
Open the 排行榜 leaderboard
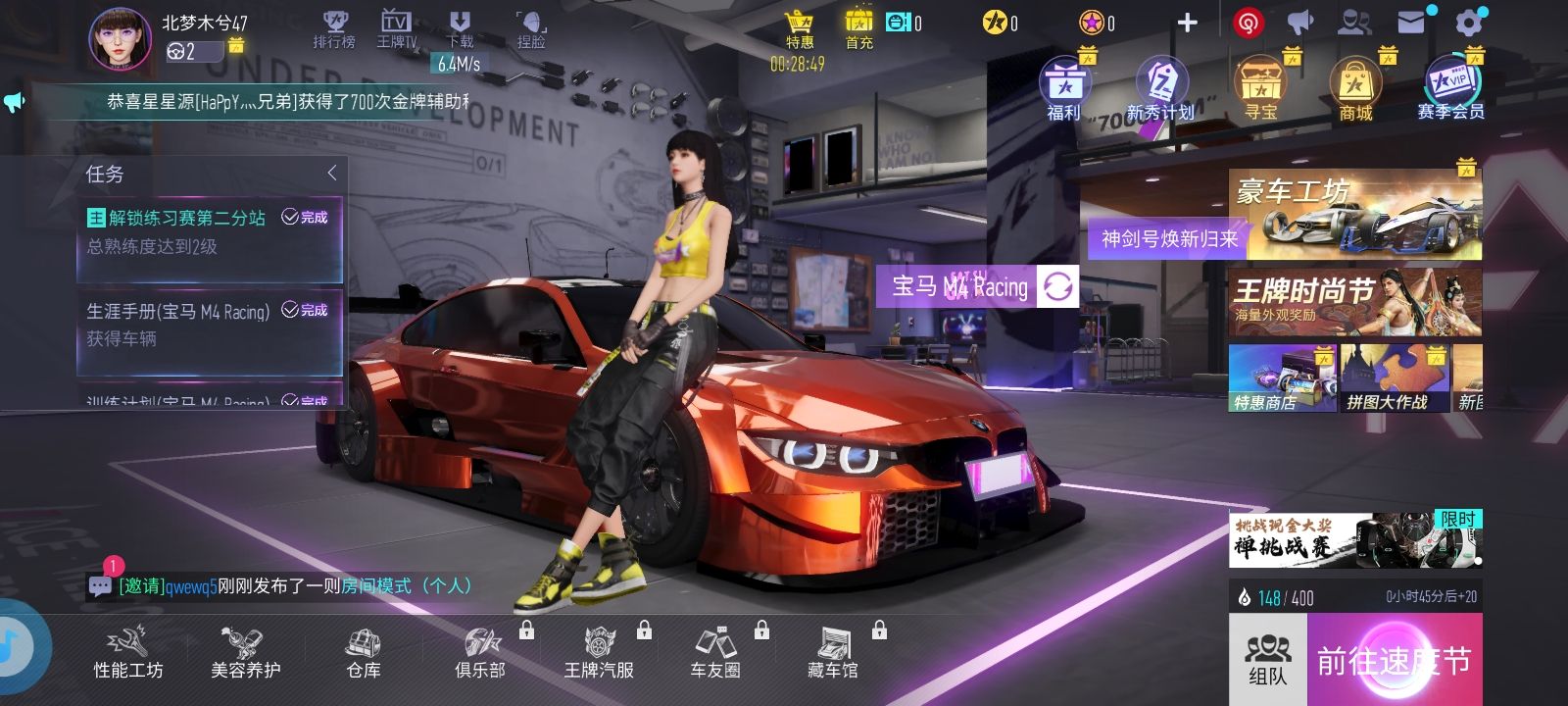click(x=334, y=28)
